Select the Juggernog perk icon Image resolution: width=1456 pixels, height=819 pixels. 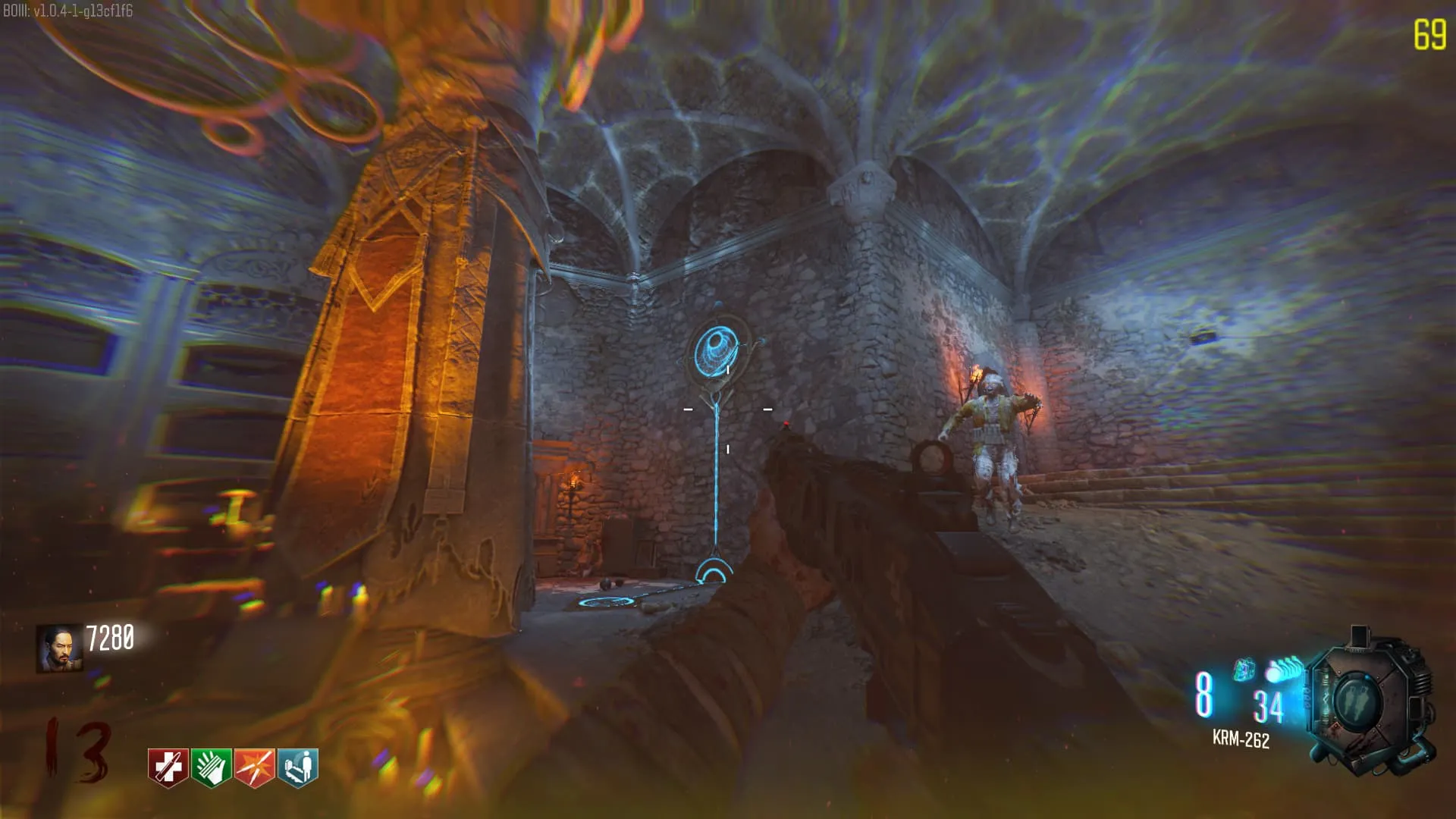coord(168,767)
